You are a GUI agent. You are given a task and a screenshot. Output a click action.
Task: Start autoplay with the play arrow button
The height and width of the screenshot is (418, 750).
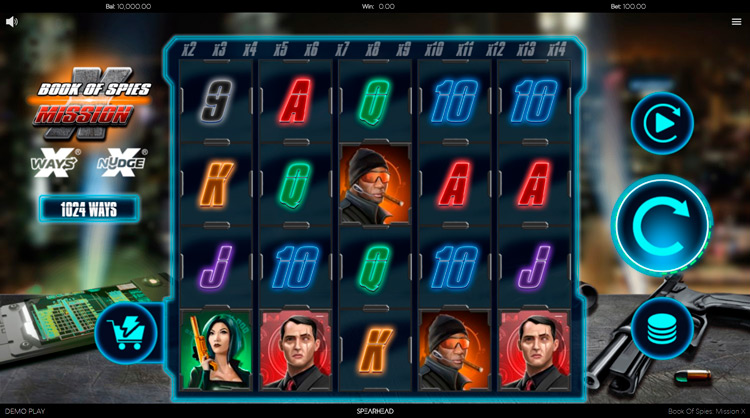(x=661, y=124)
